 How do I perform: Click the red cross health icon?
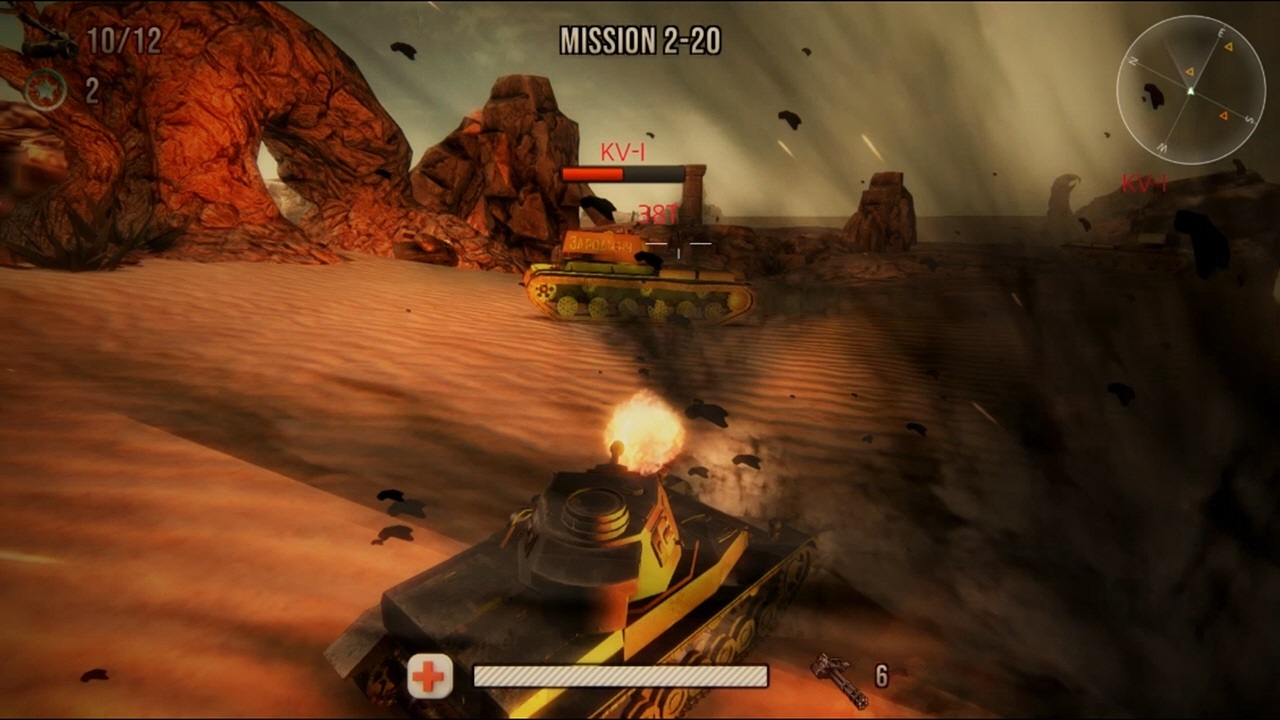pyautogui.click(x=428, y=678)
